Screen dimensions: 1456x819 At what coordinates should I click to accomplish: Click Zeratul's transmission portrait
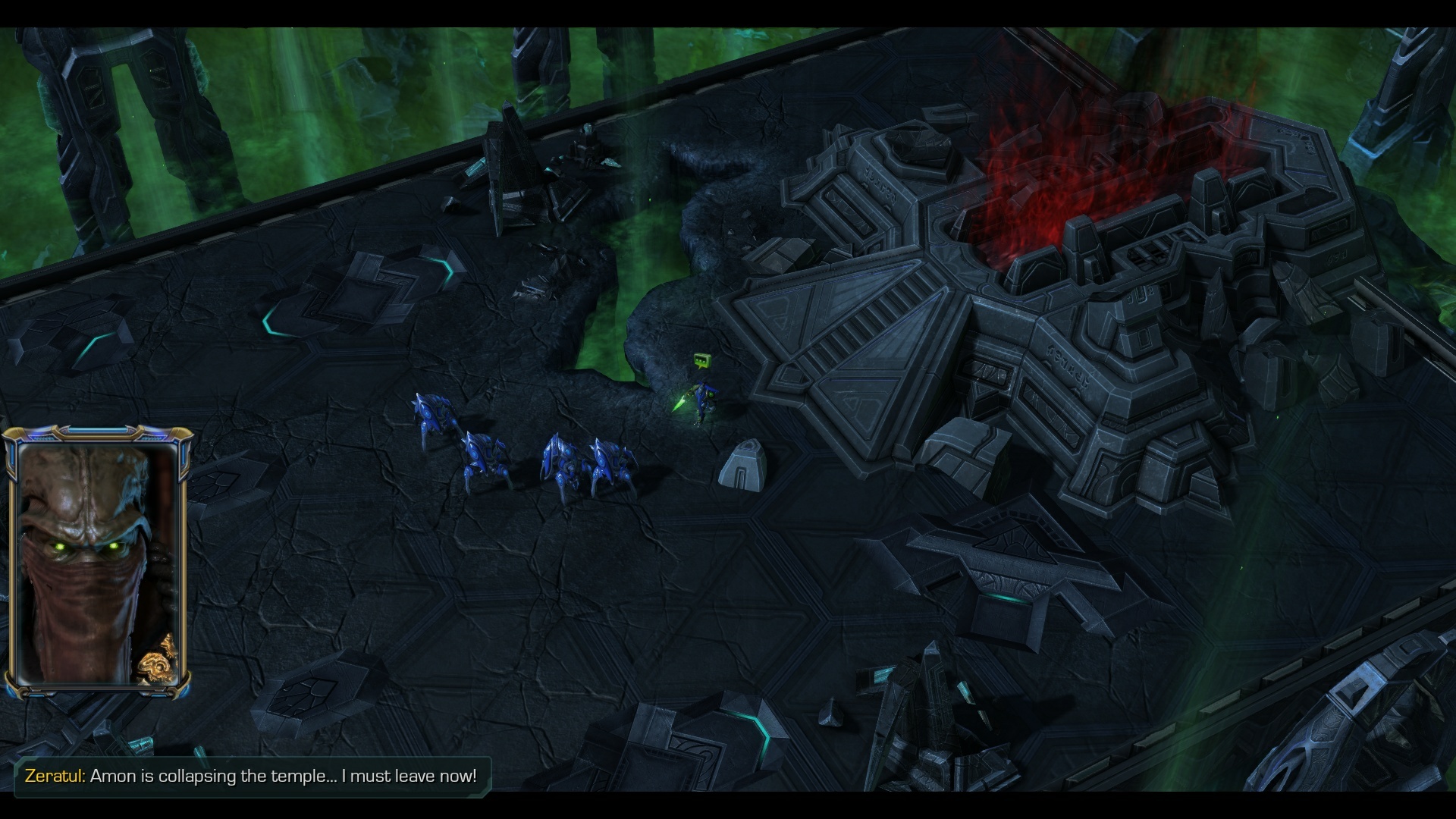97,563
